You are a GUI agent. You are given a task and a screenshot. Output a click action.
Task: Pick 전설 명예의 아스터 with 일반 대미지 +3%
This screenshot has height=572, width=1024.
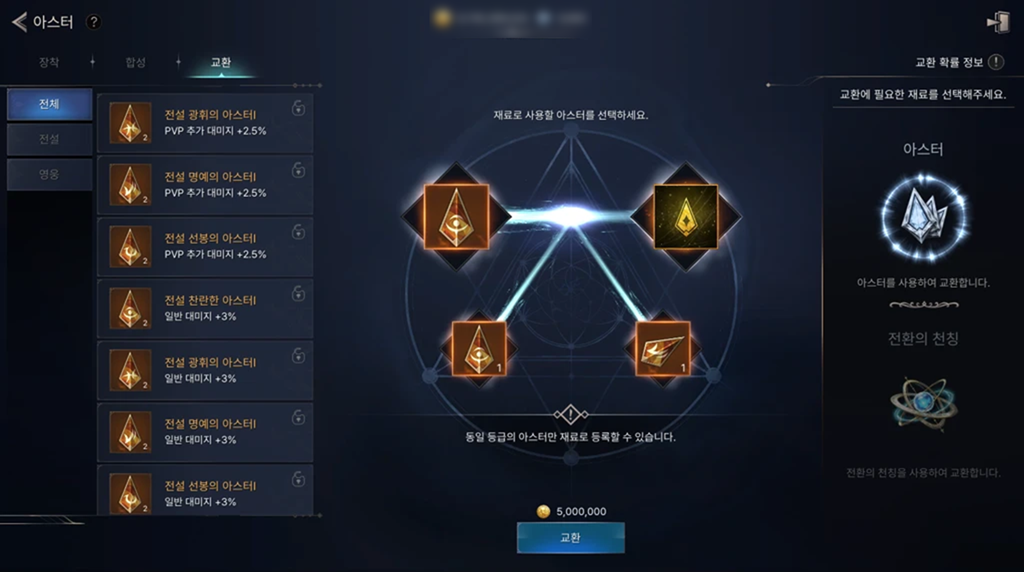pos(205,432)
